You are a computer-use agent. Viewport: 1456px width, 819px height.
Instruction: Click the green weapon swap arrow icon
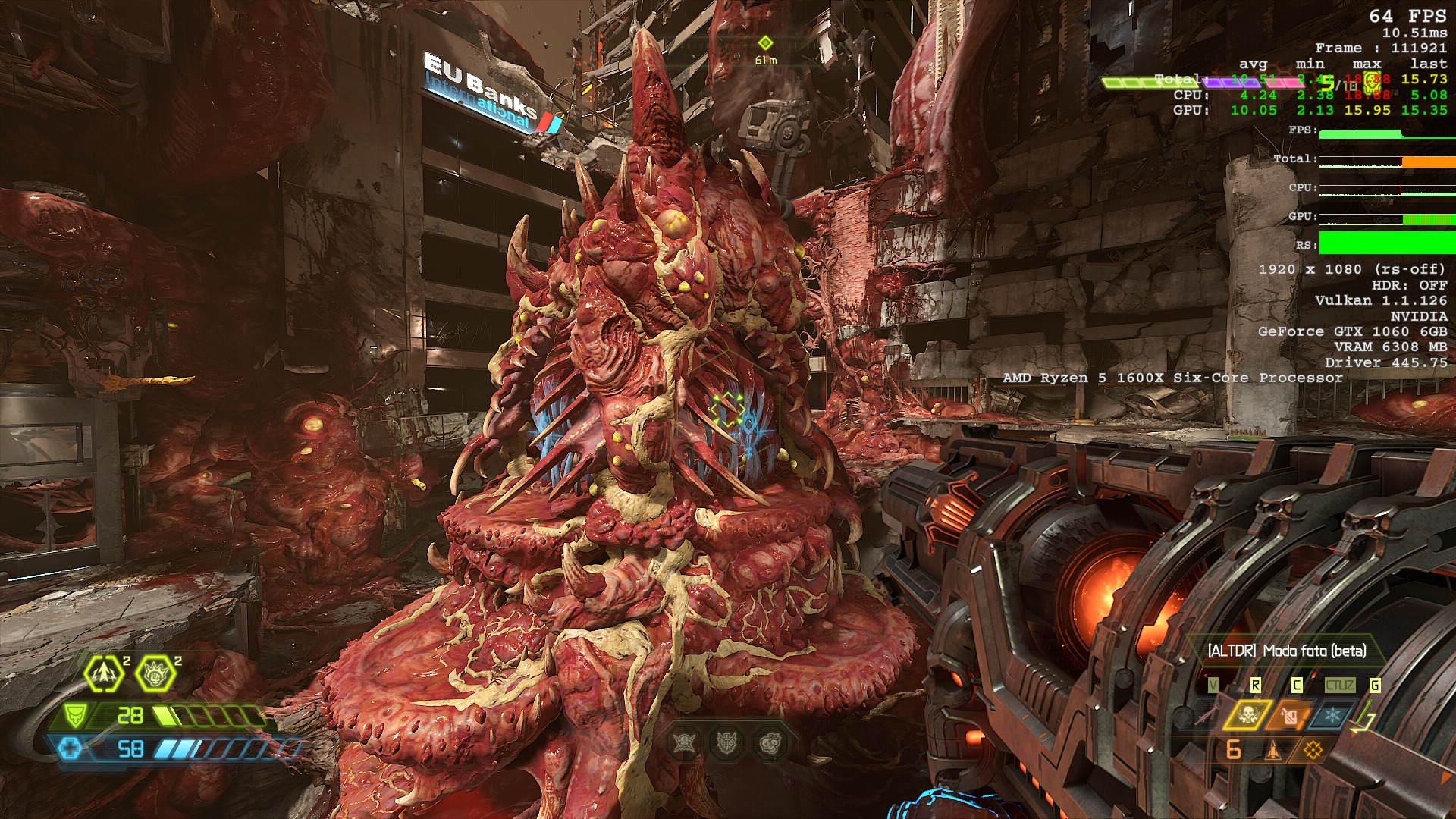pyautogui.click(x=1363, y=719)
